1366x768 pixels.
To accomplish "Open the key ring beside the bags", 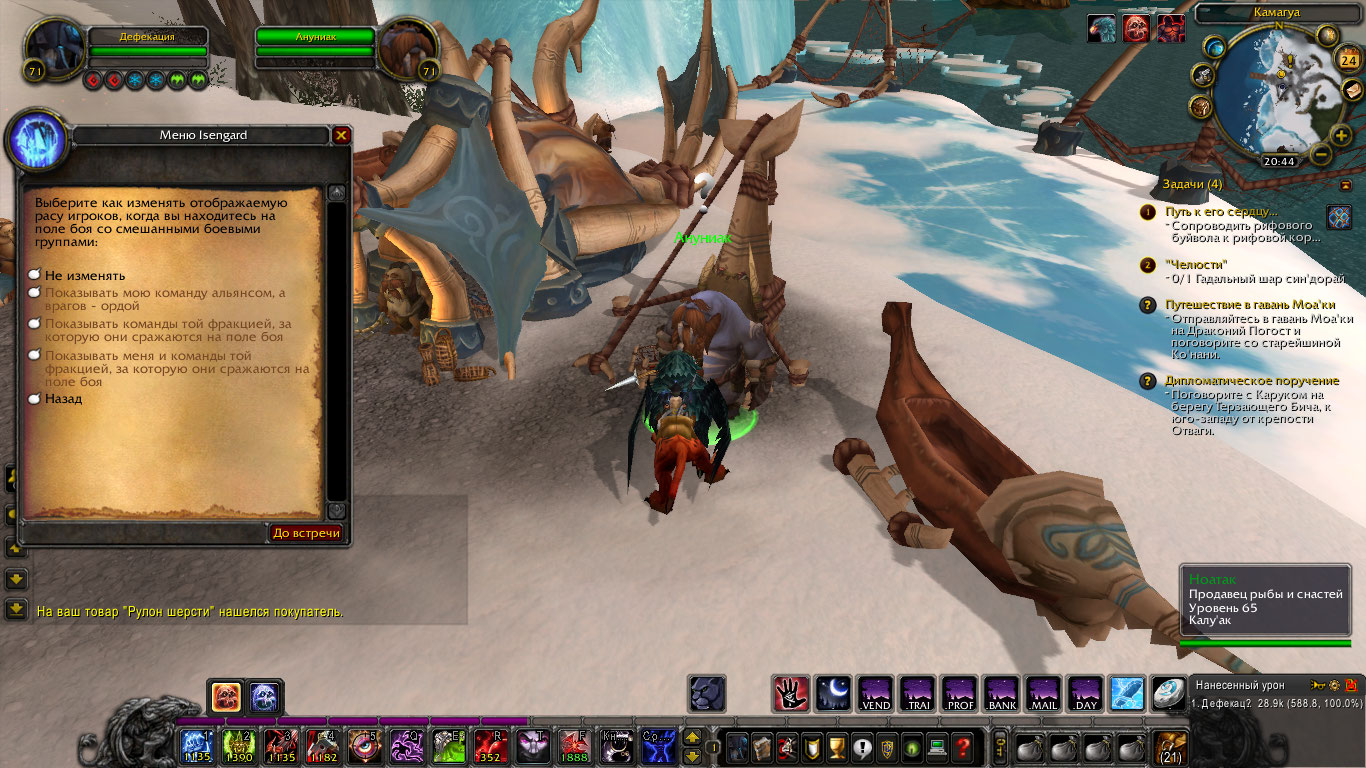I will (999, 747).
